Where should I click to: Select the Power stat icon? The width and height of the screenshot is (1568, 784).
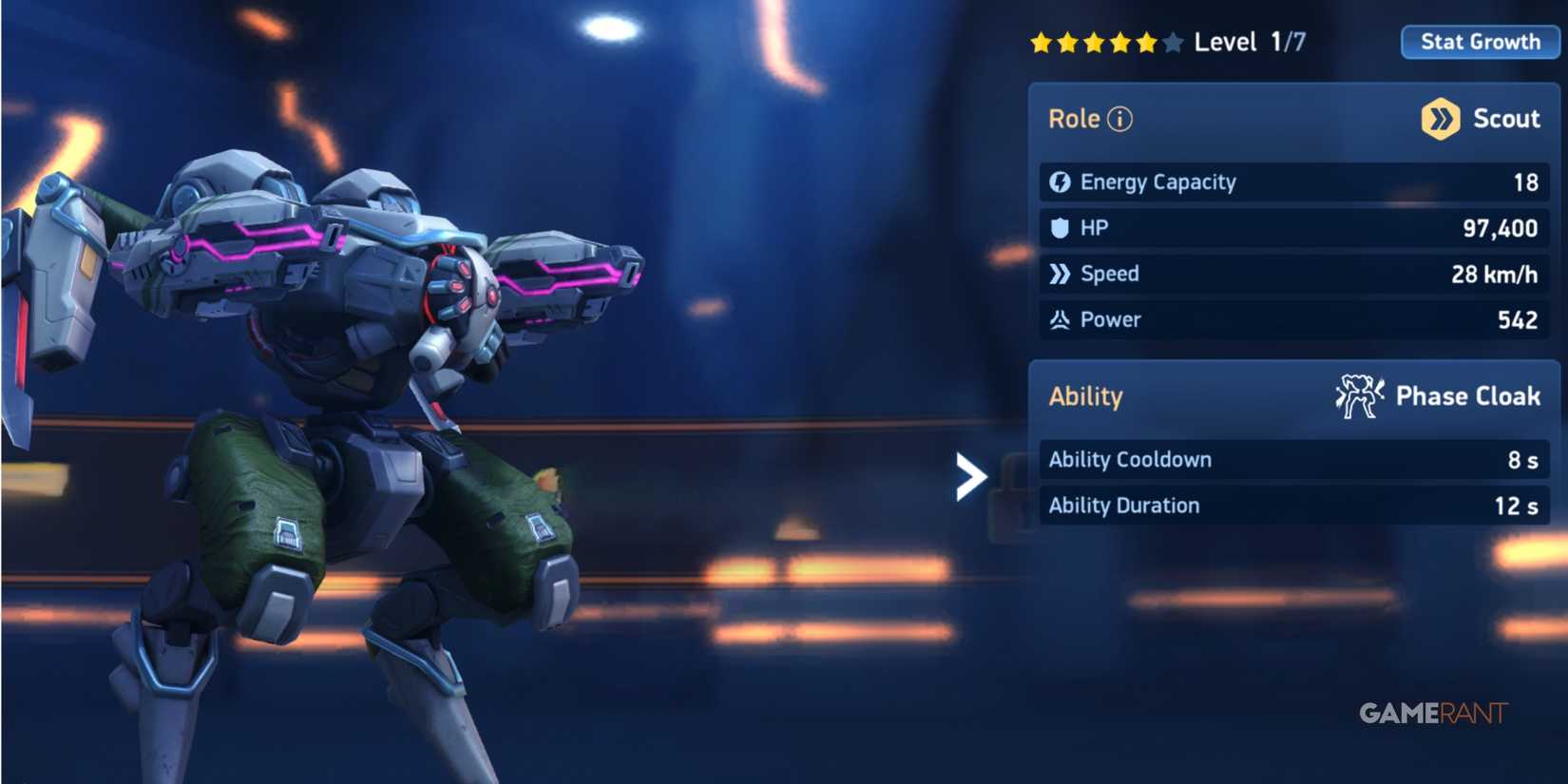(1062, 319)
